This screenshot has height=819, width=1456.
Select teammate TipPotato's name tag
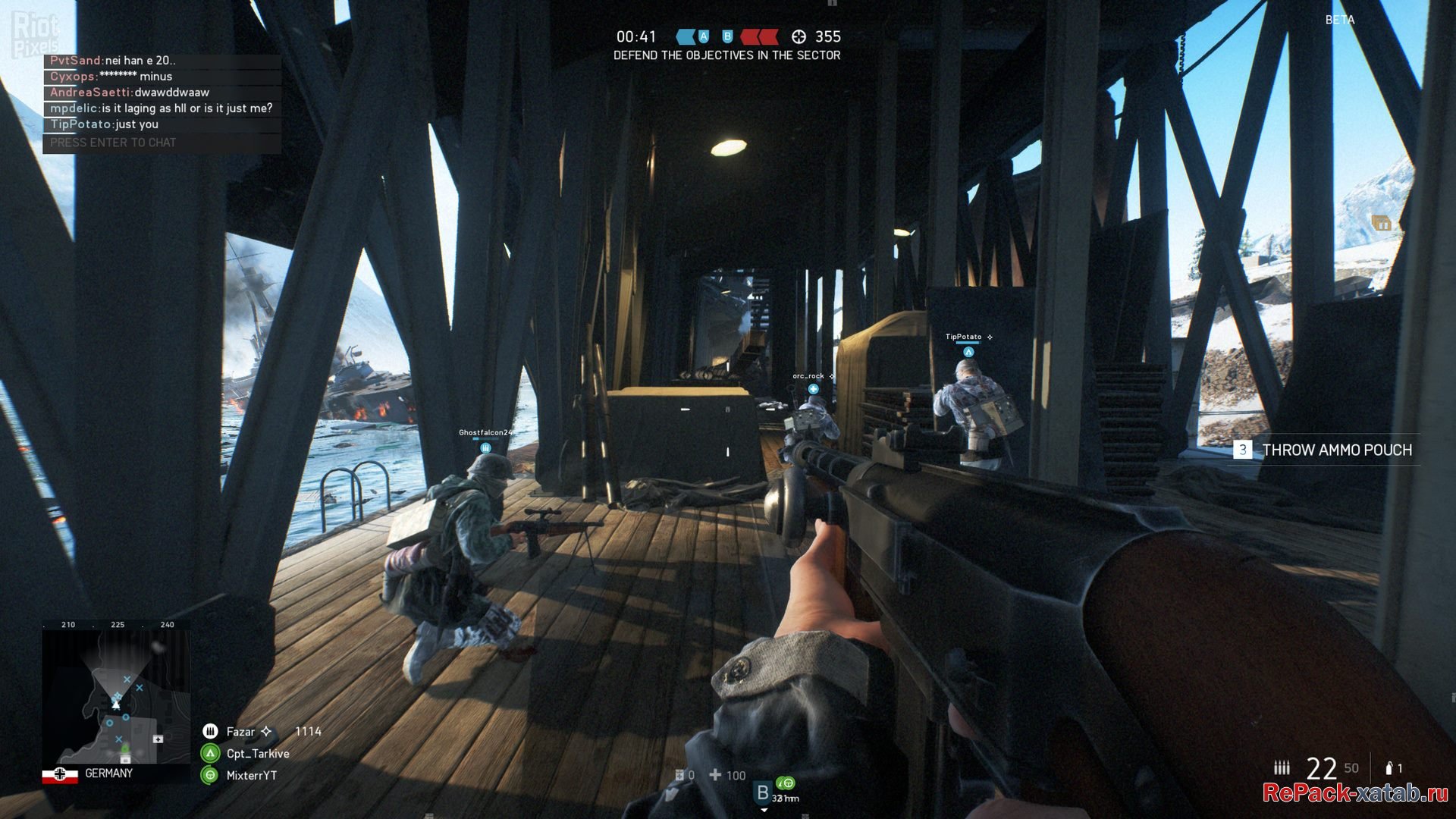963,337
